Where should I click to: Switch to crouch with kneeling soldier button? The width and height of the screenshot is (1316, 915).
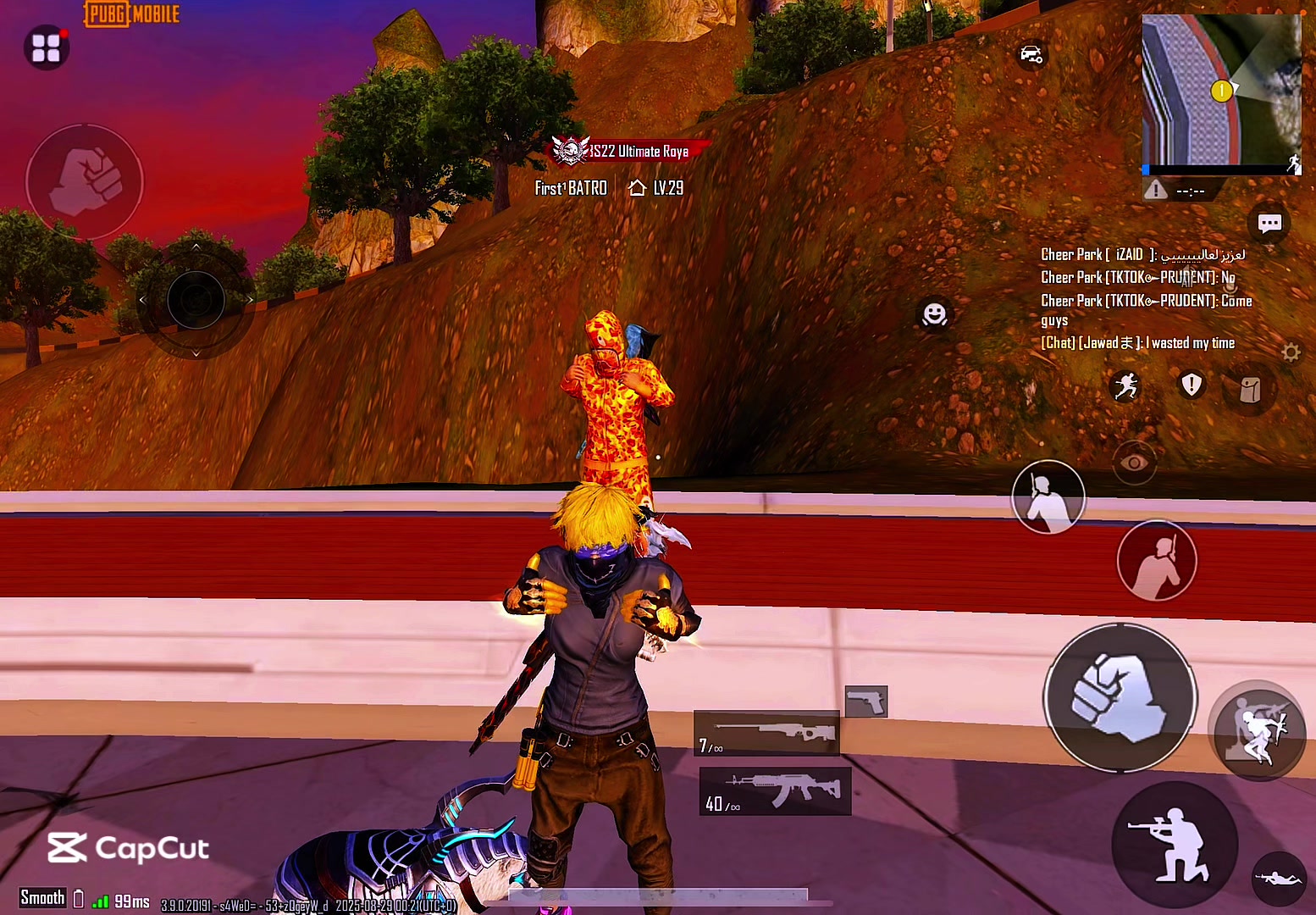(1173, 844)
